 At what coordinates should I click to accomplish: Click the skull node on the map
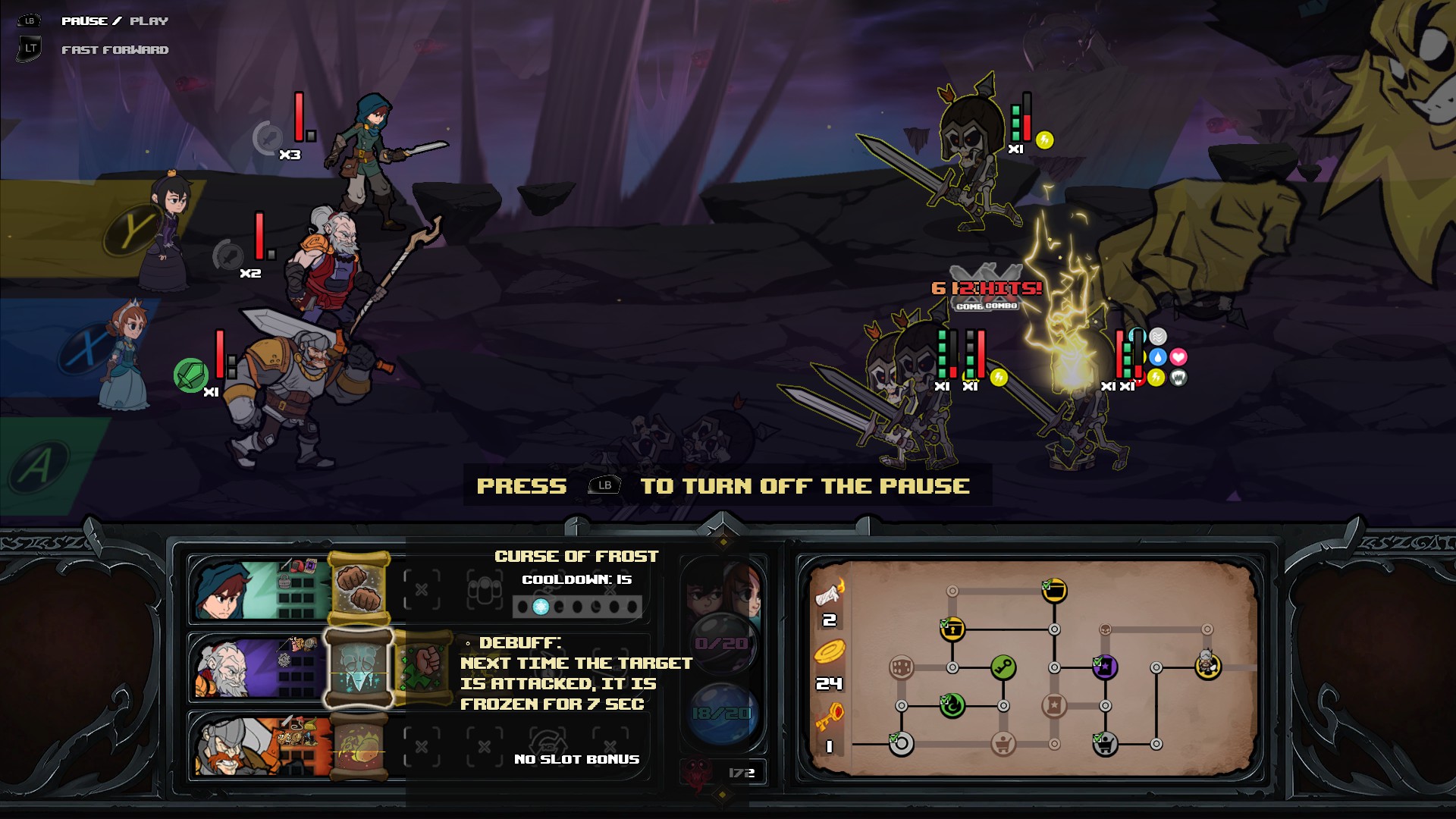[x=1106, y=629]
